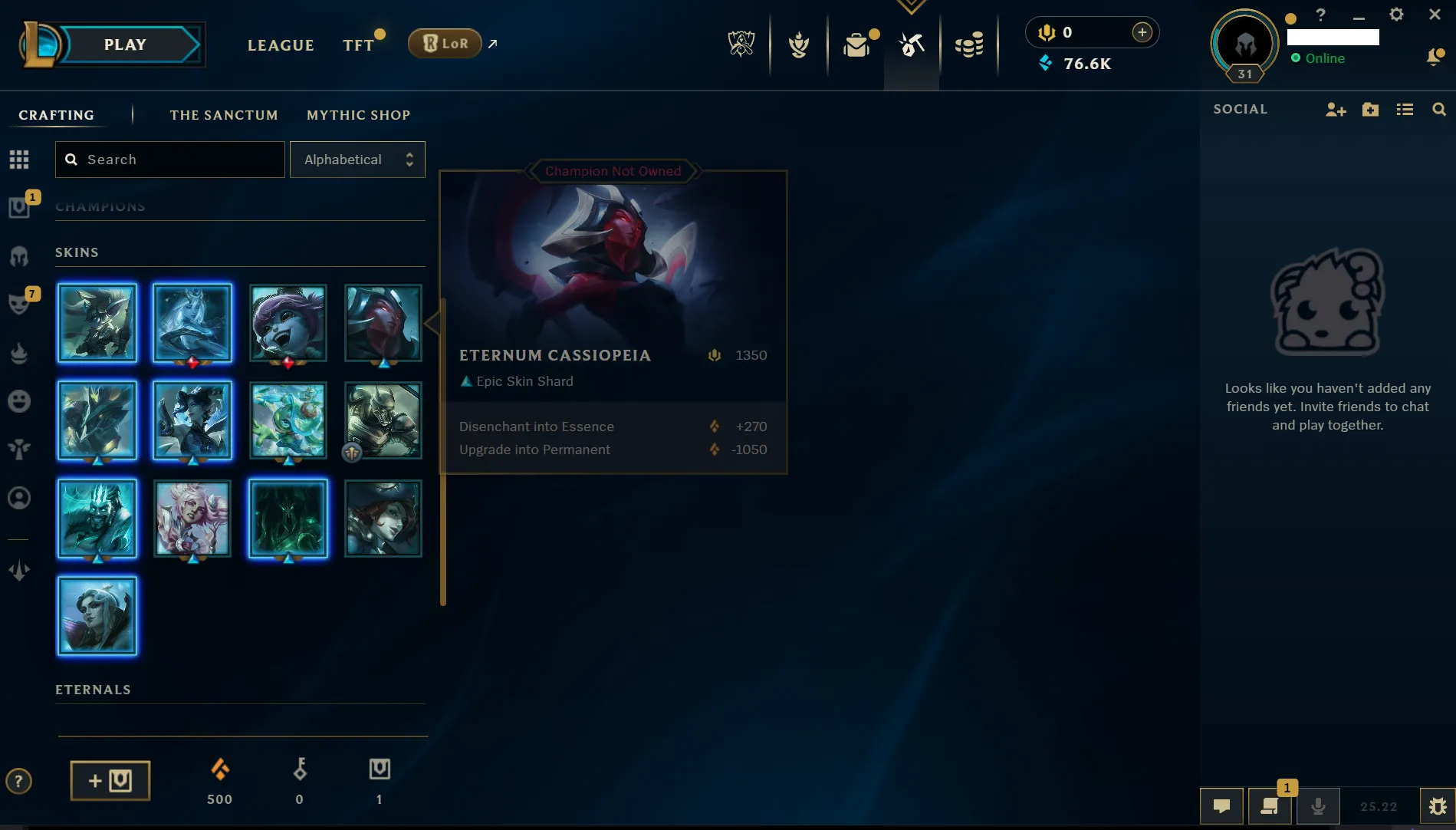
Task: Open the grid view of all loot
Action: 19,159
